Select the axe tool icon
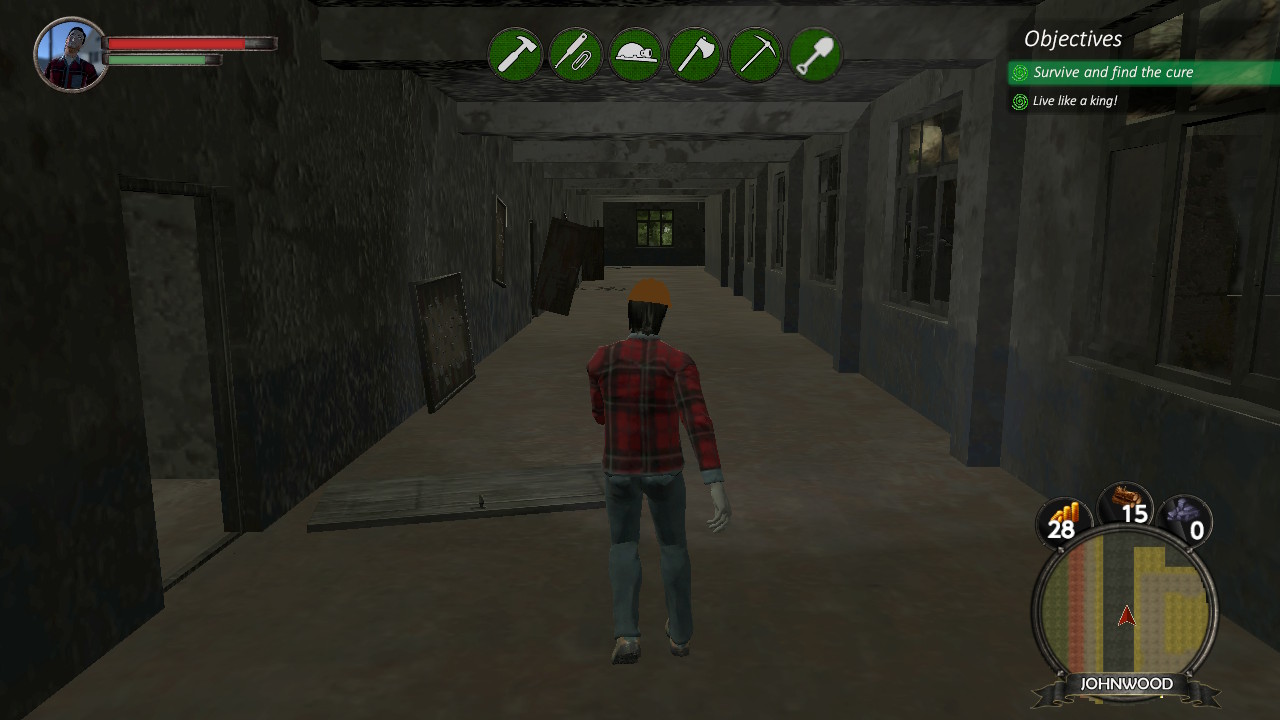Viewport: 1280px width, 720px height. click(696, 55)
